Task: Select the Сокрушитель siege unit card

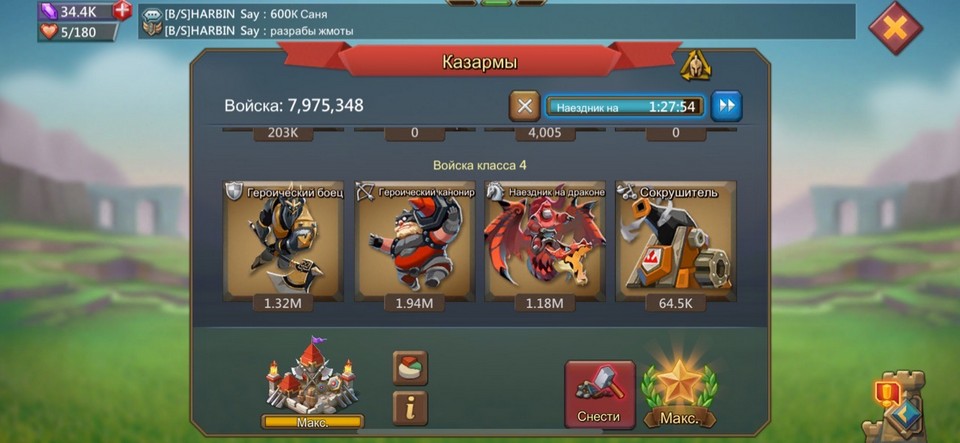Action: pos(675,241)
